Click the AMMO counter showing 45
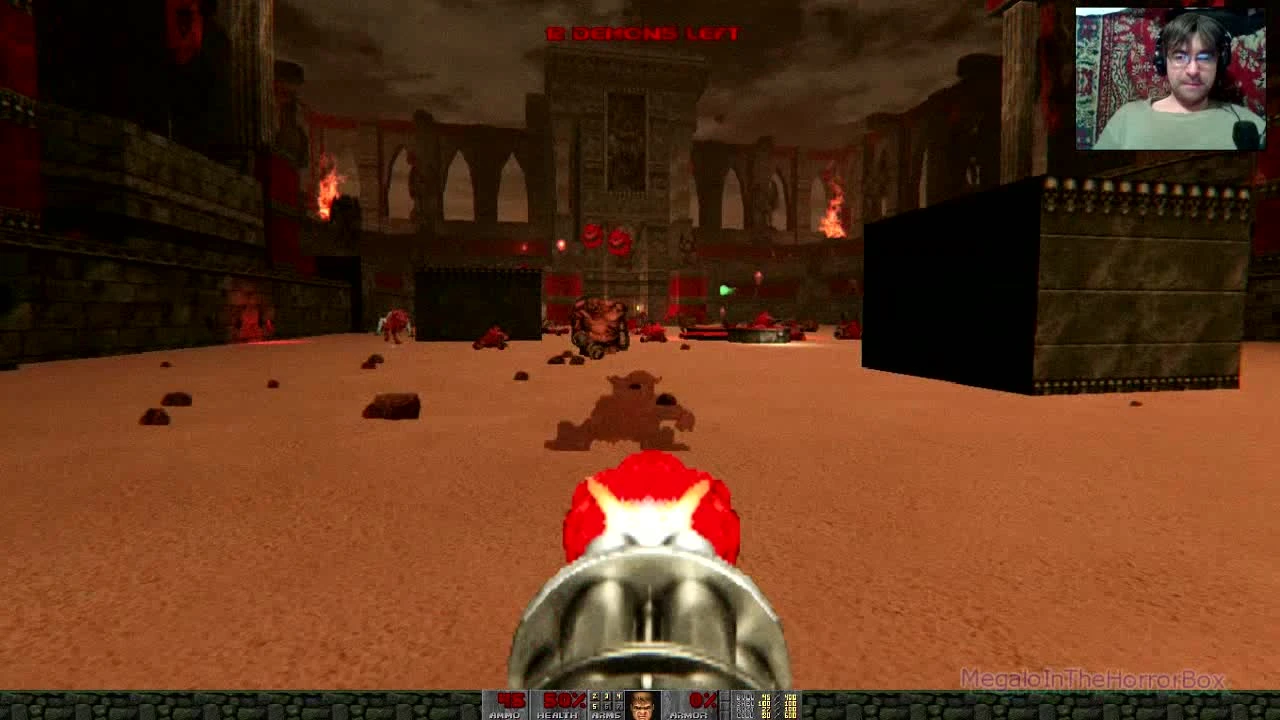 click(x=510, y=697)
